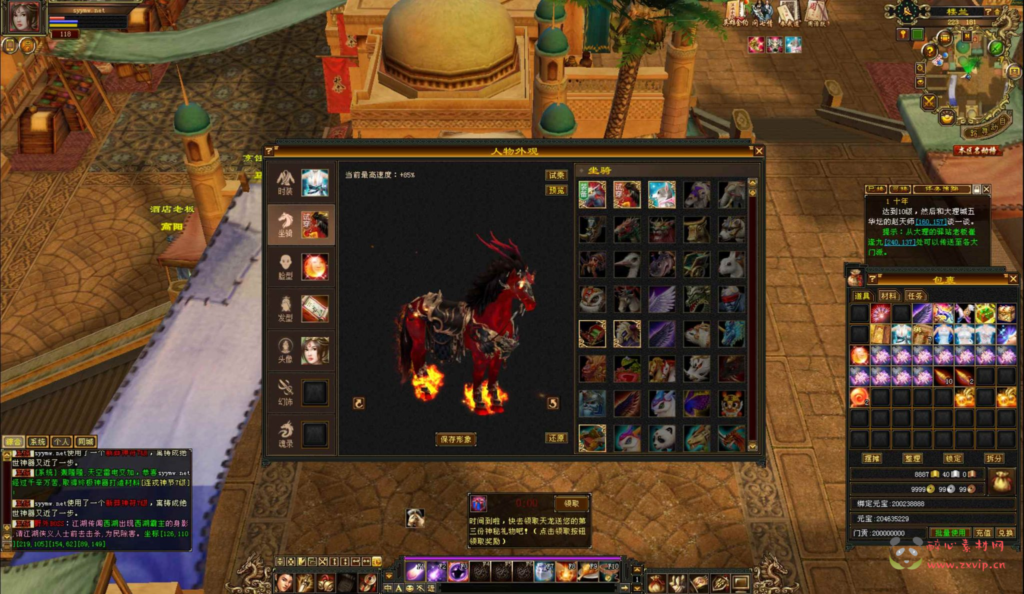
Task: Open the 任务 quest items tab
Action: tap(914, 295)
